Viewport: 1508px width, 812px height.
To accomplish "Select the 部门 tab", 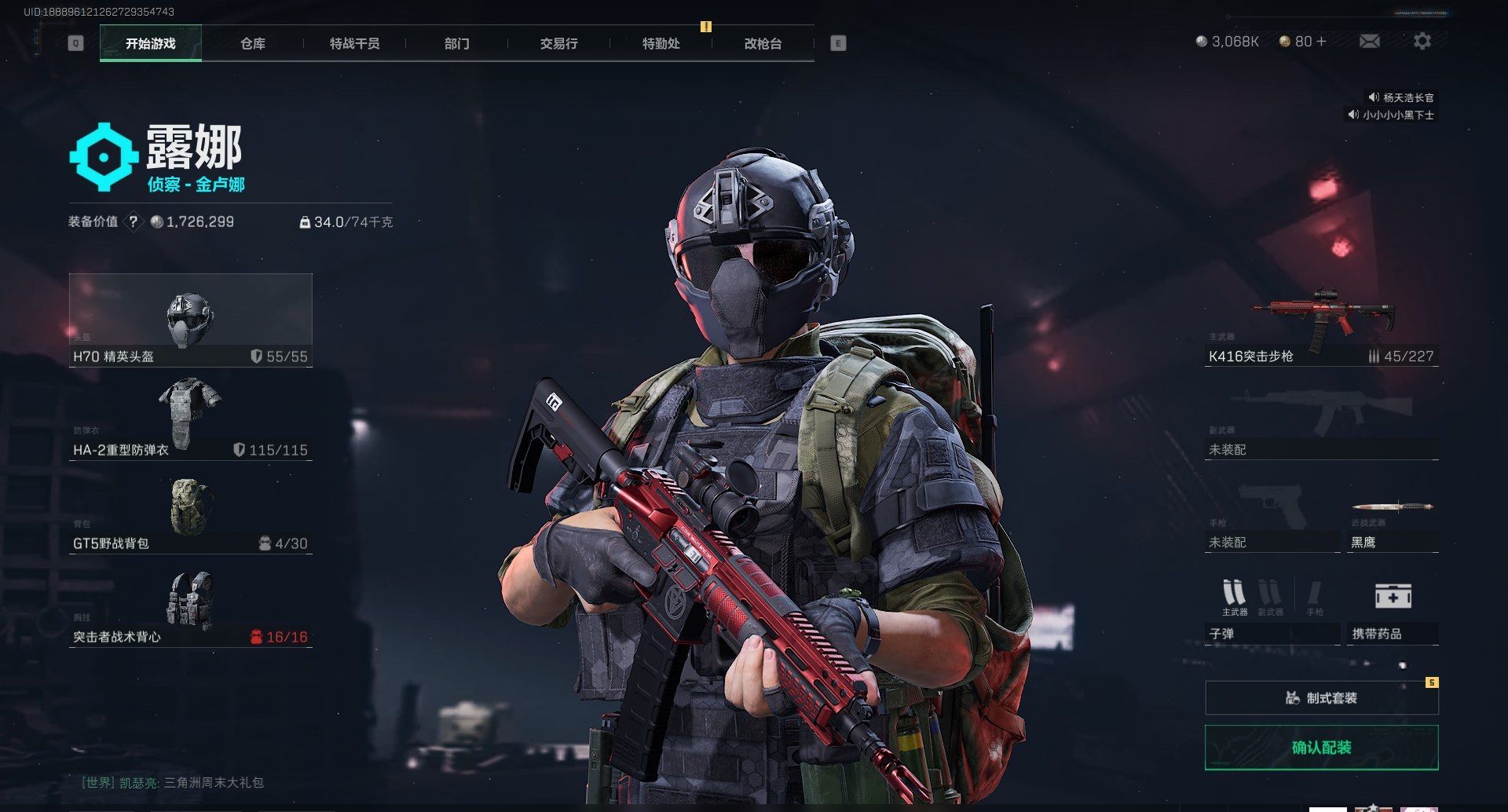I will pos(456,44).
